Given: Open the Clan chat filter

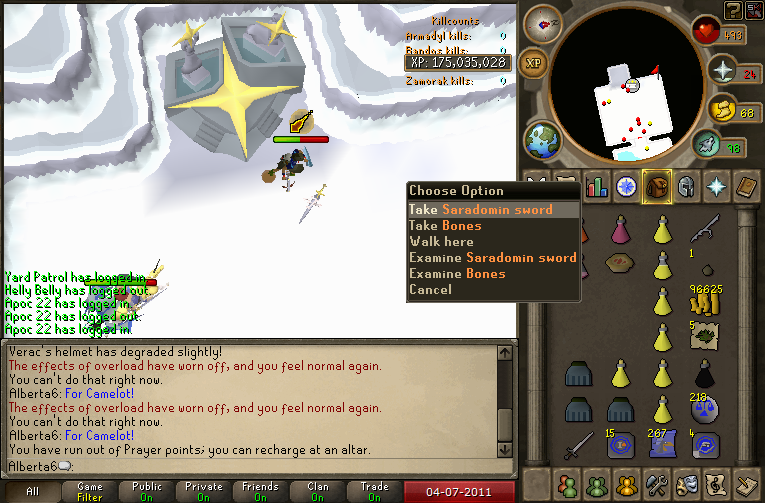Looking at the screenshot, I should click(x=318, y=492).
